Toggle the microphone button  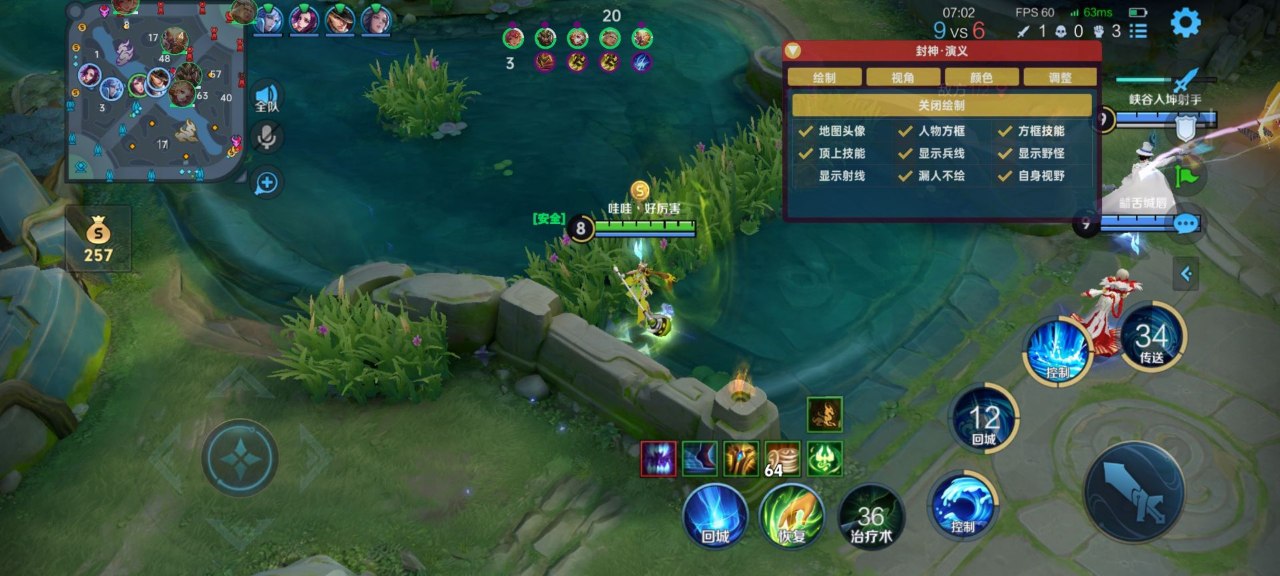coord(266,137)
